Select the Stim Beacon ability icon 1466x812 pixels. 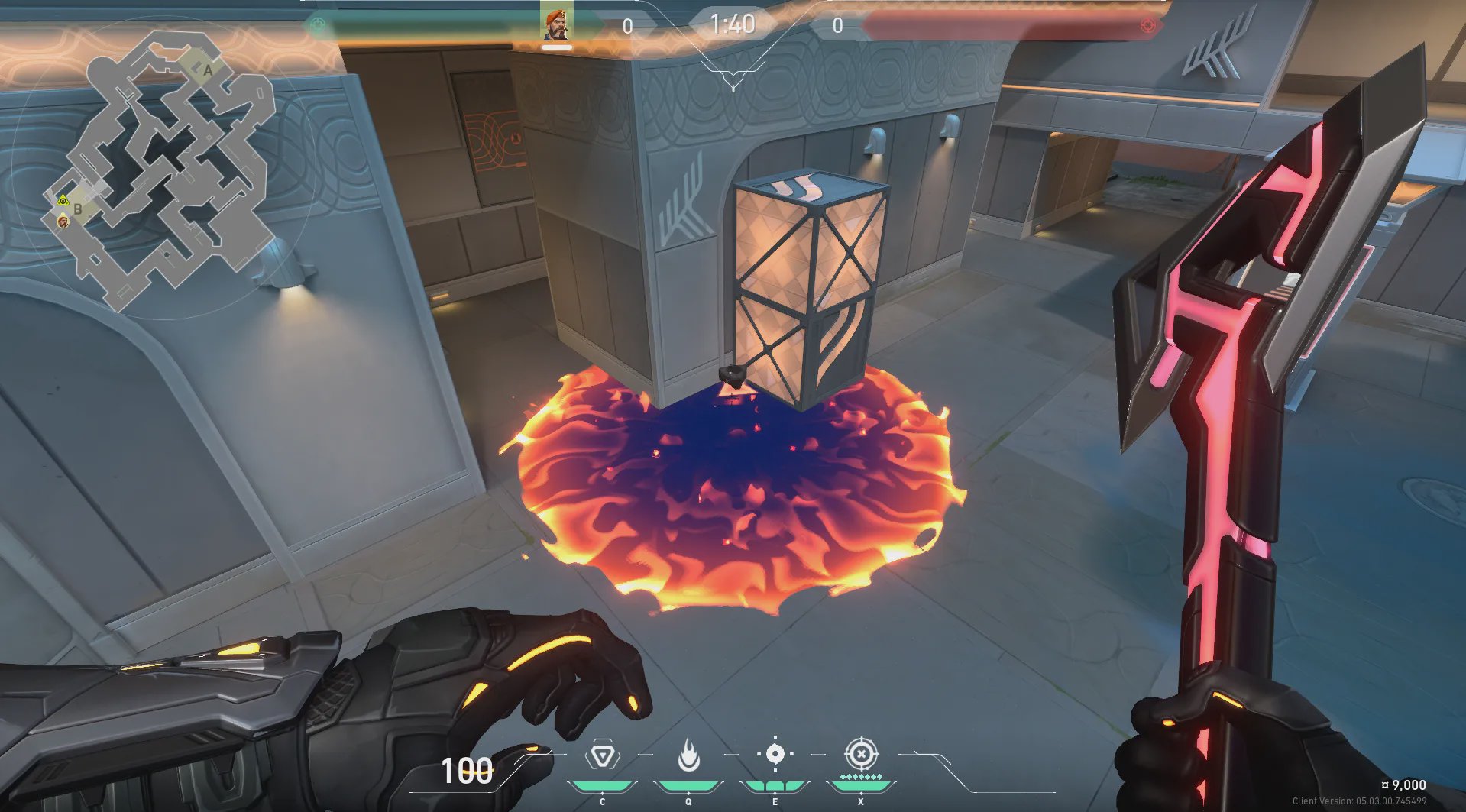603,756
